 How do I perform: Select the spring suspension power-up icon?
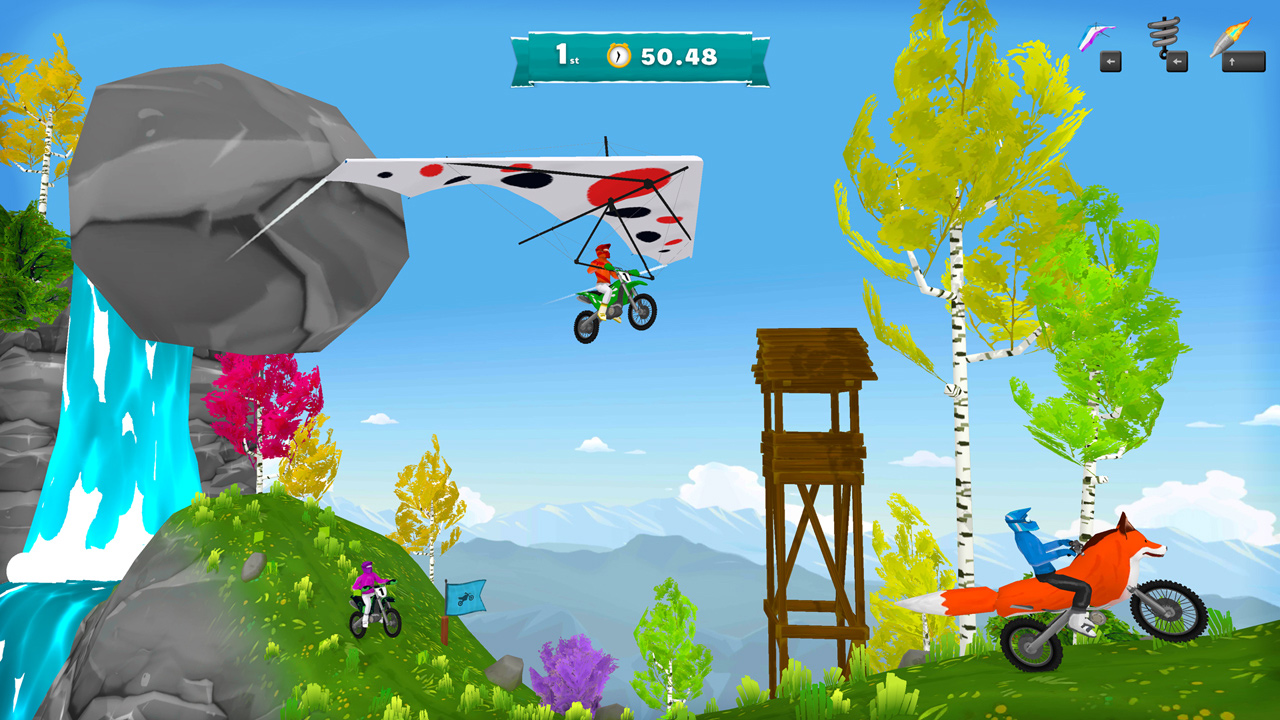[1163, 34]
